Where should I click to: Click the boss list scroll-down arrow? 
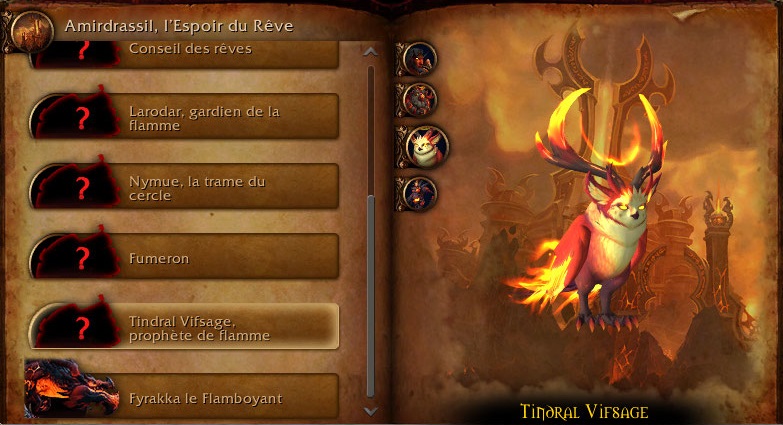pos(371,410)
